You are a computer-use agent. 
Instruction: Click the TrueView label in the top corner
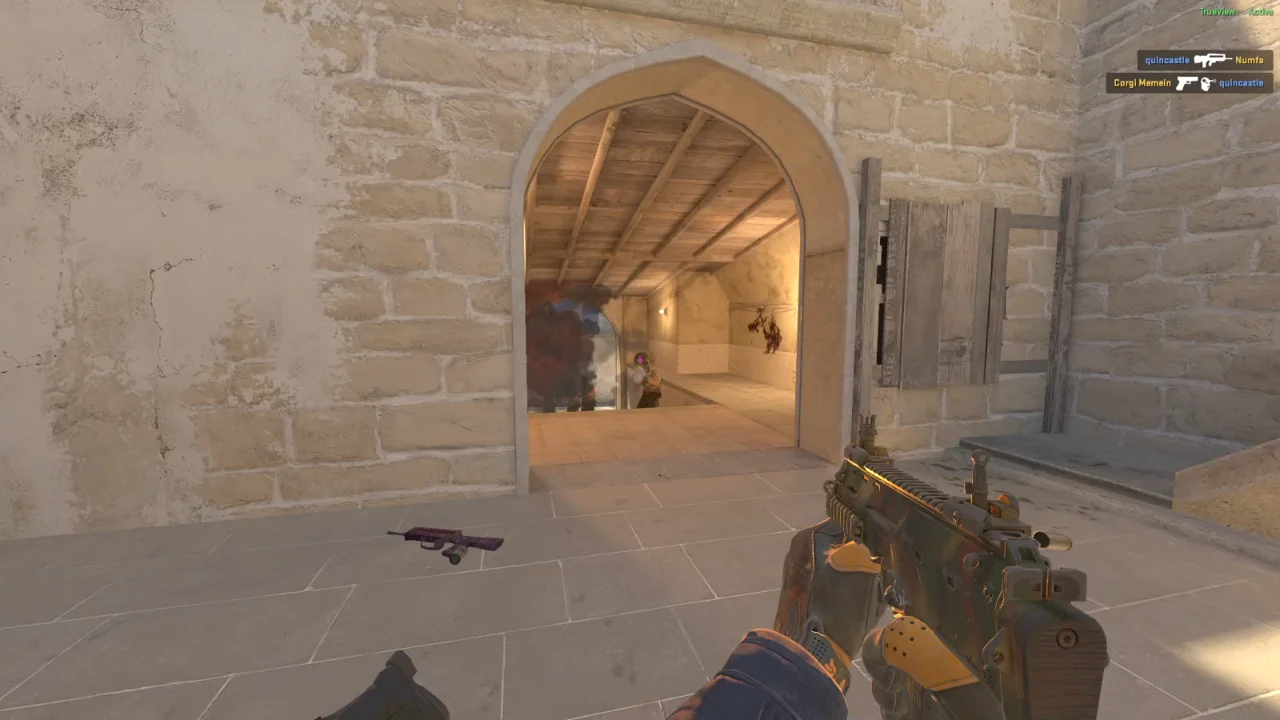1217,10
